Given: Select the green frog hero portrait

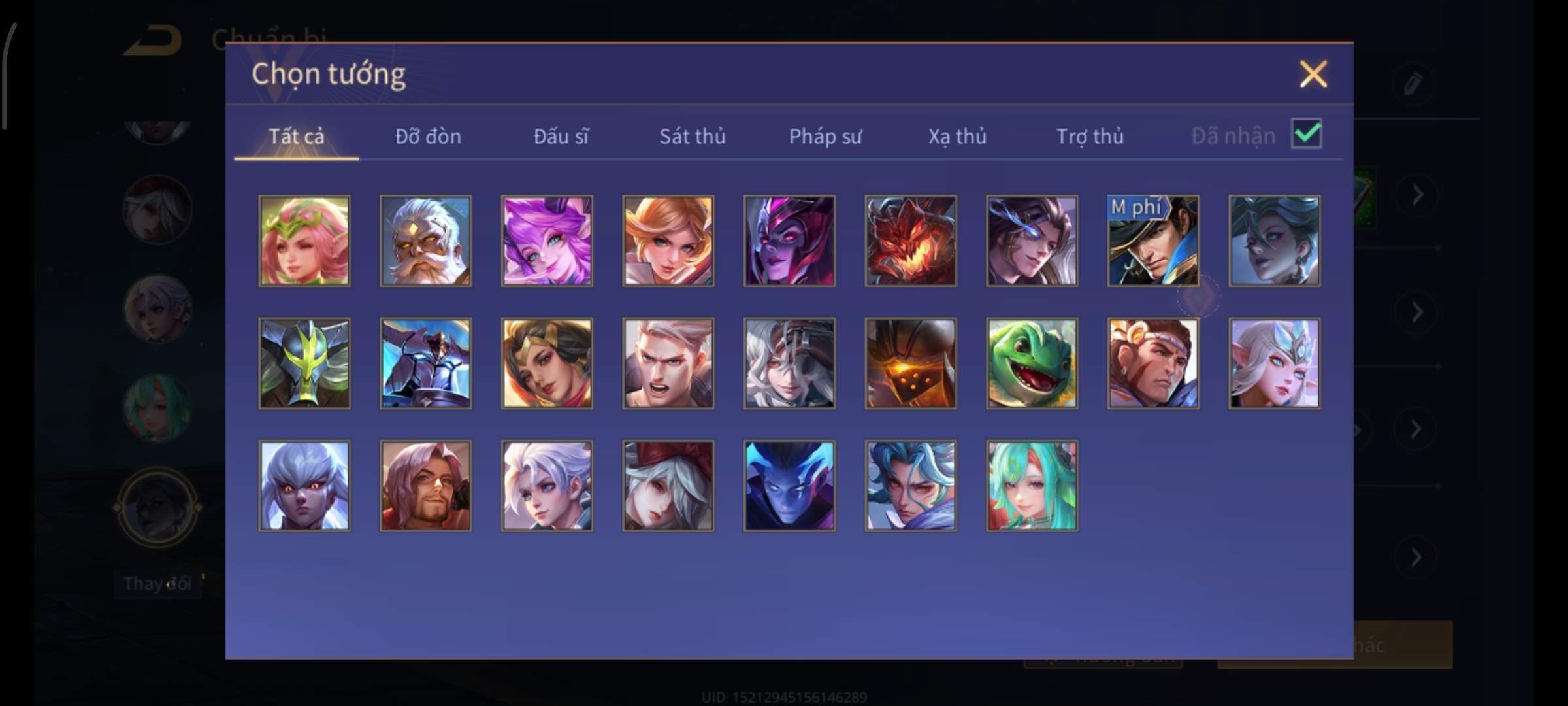Looking at the screenshot, I should 1032,363.
